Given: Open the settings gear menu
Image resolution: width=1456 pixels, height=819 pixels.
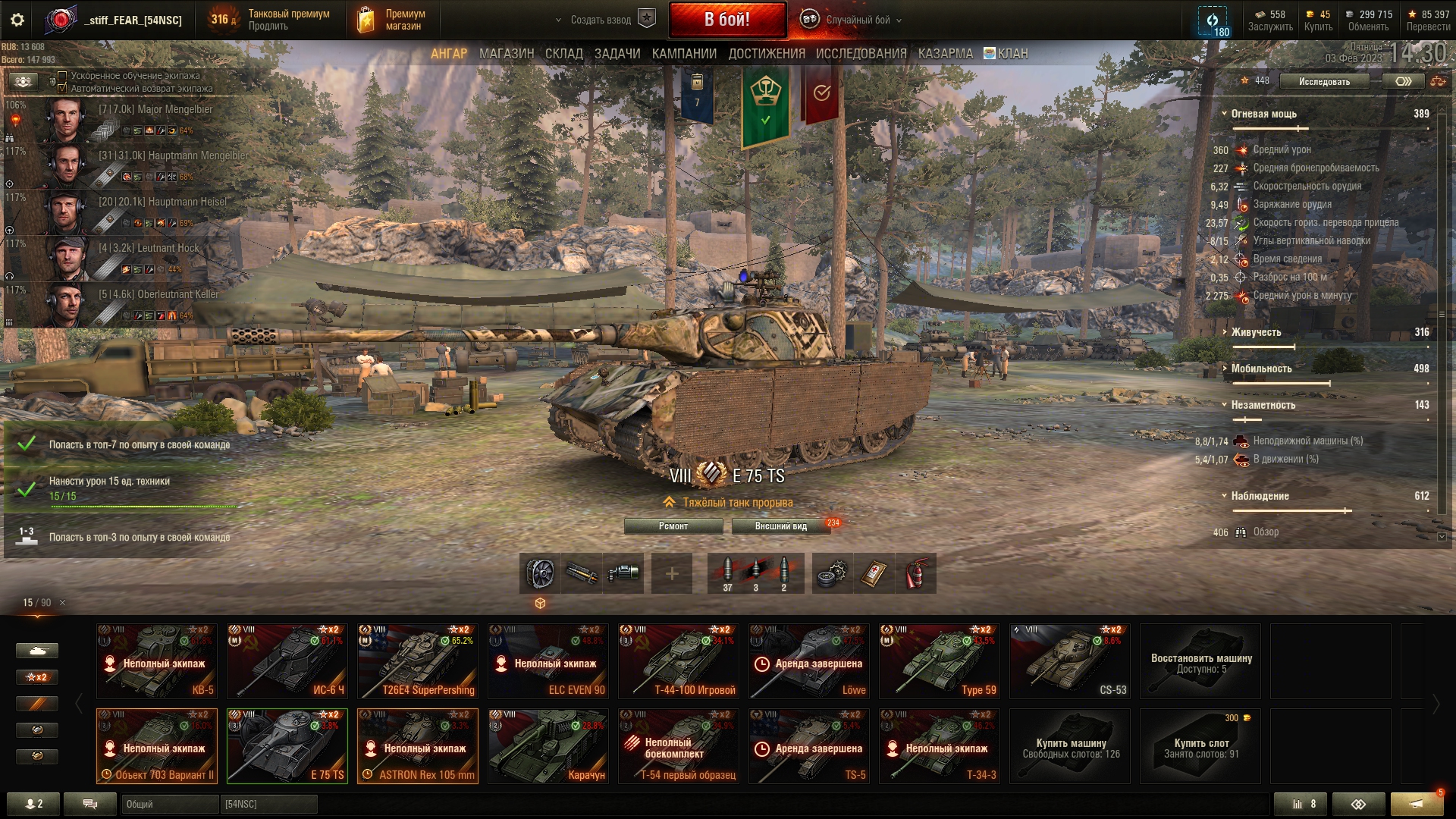Looking at the screenshot, I should (17, 20).
